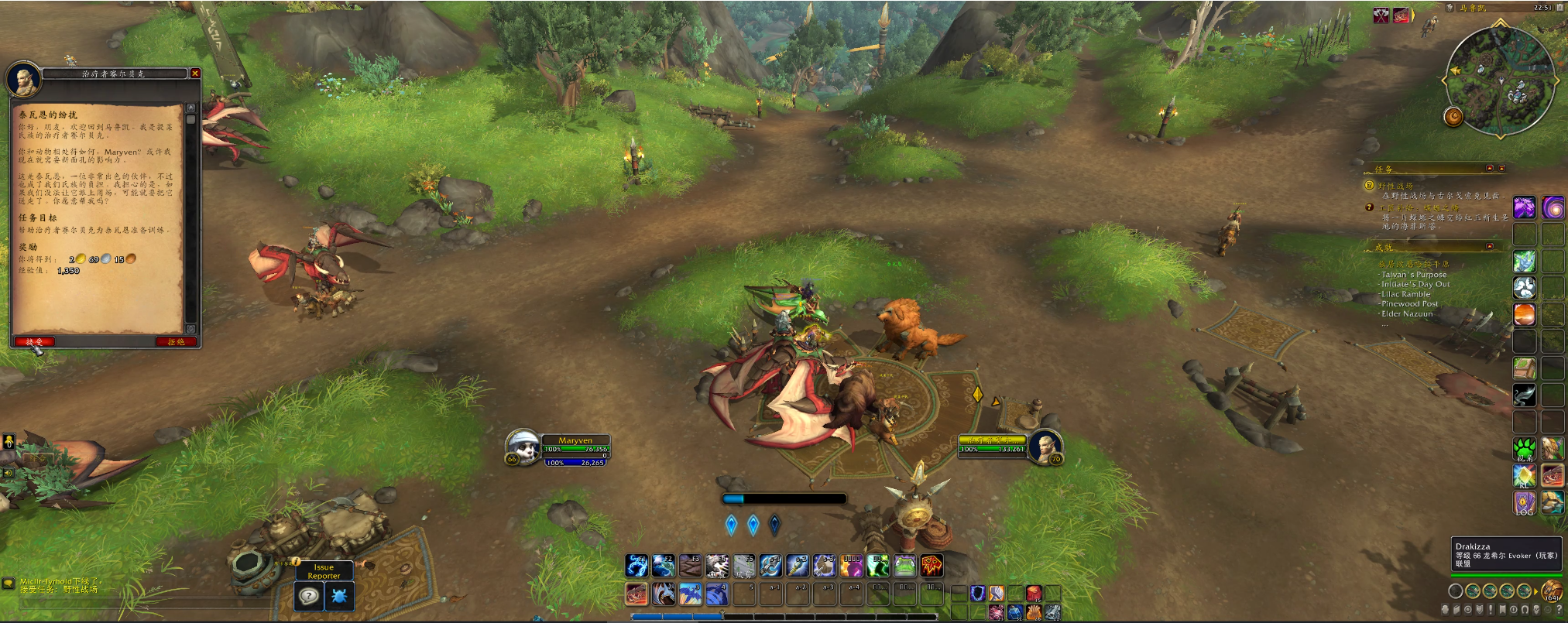Click the Issue Reporter question mark button

pyautogui.click(x=309, y=596)
